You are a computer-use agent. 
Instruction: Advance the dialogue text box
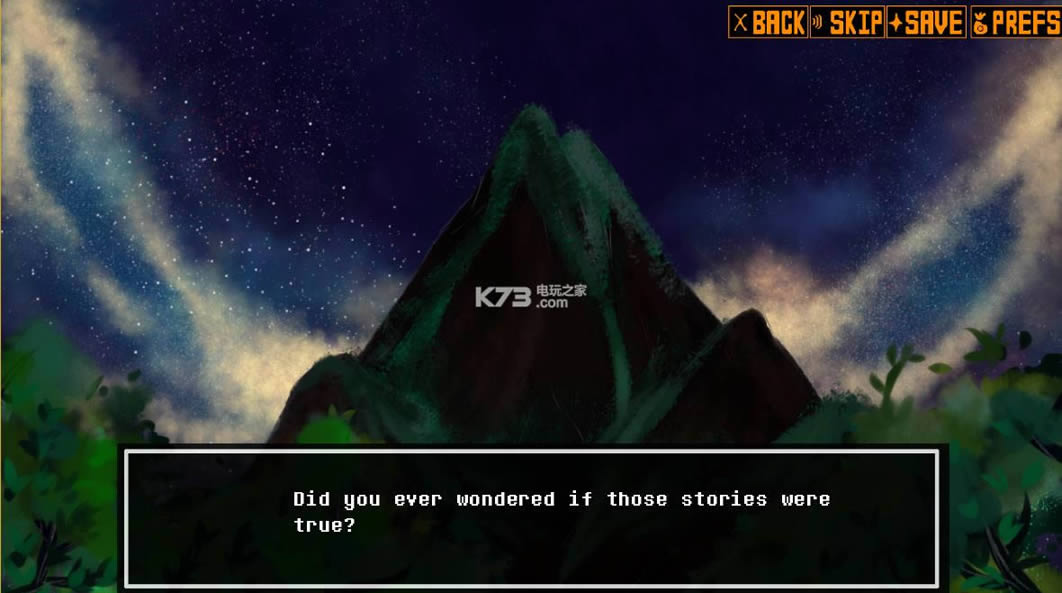(x=531, y=517)
